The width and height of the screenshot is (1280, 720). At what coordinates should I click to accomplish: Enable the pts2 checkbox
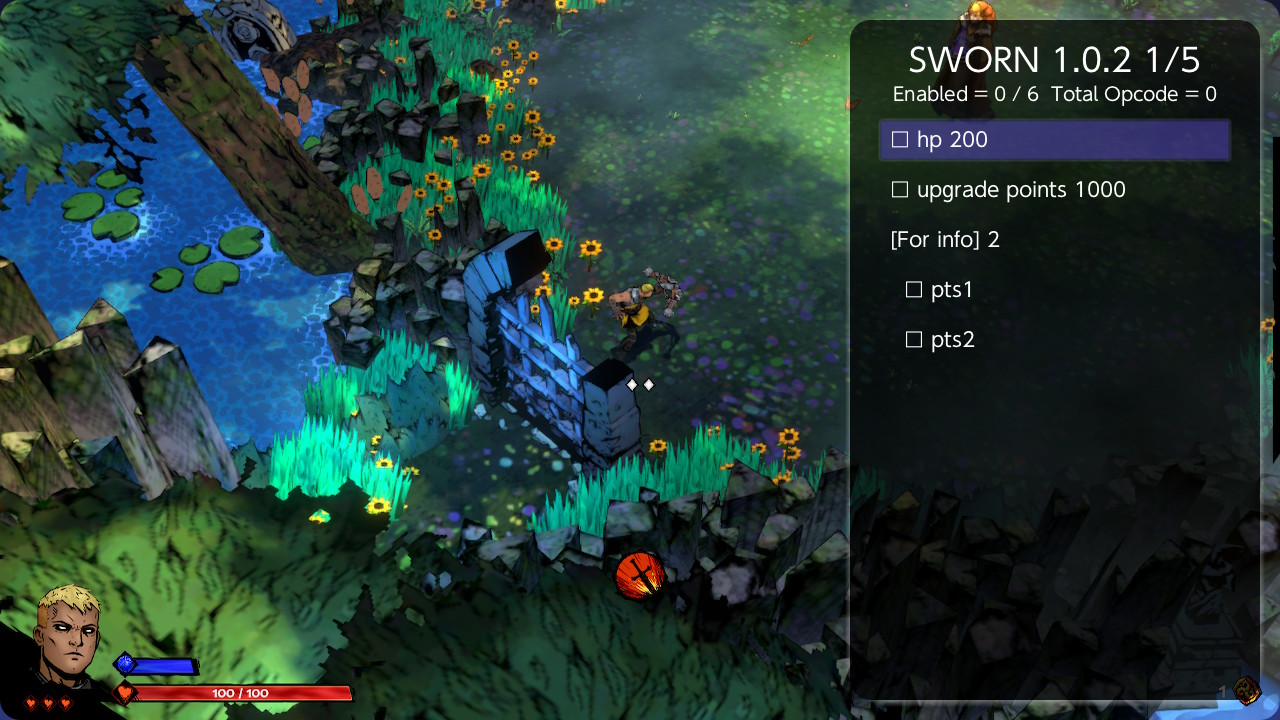point(913,339)
